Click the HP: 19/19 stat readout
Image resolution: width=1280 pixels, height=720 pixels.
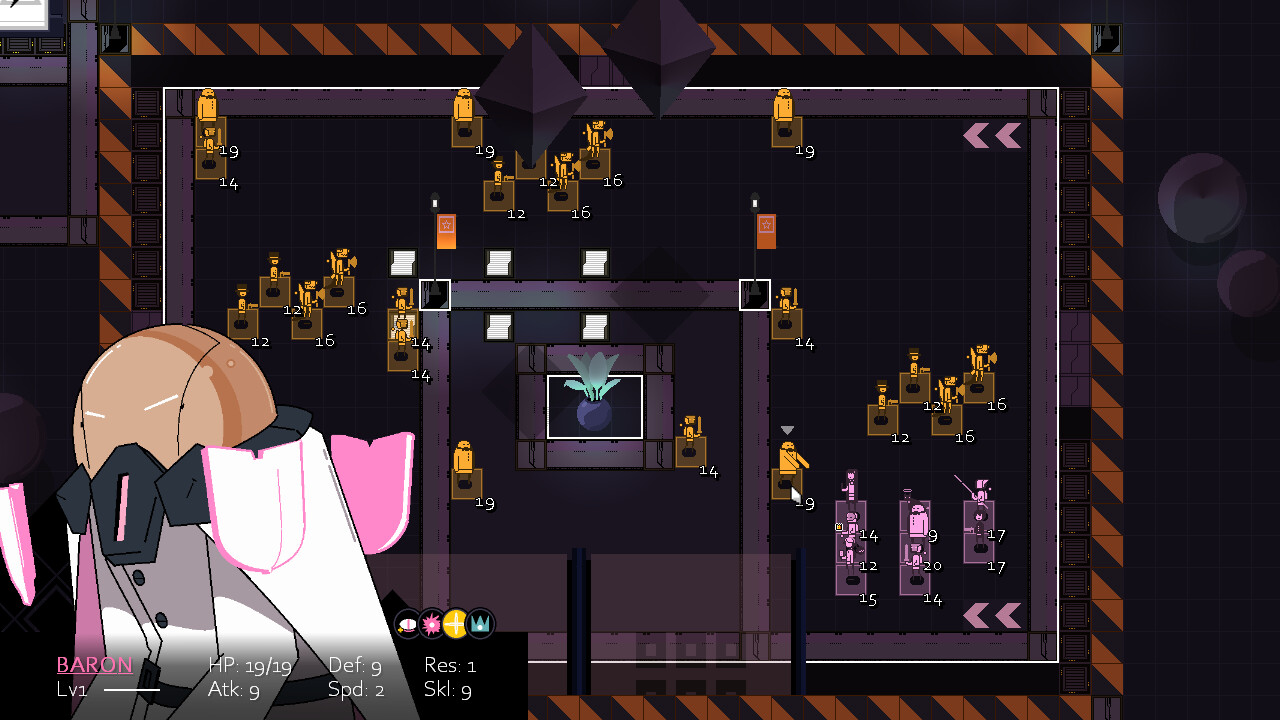[250, 663]
